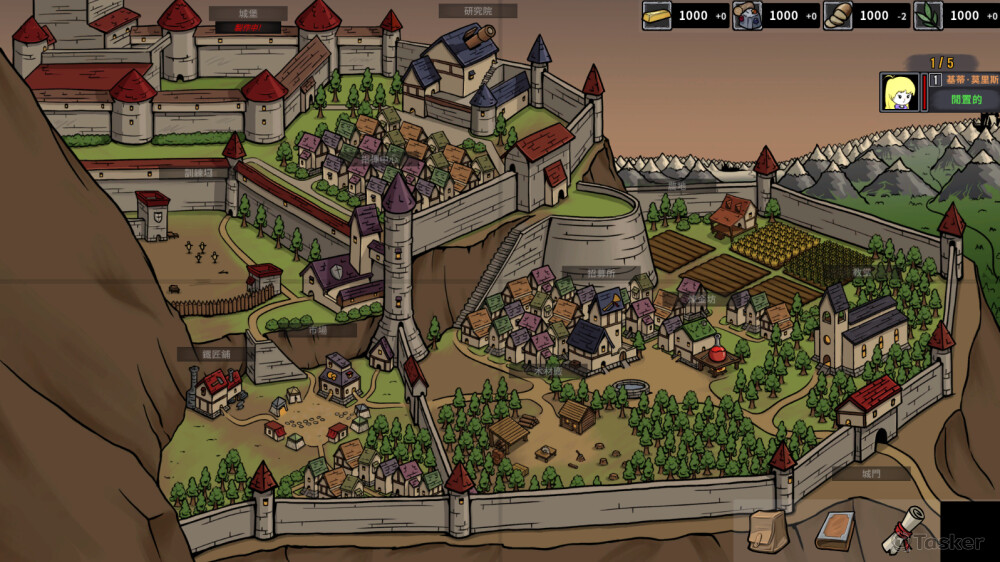Select the 招募所 recruitment office label

click(x=601, y=273)
